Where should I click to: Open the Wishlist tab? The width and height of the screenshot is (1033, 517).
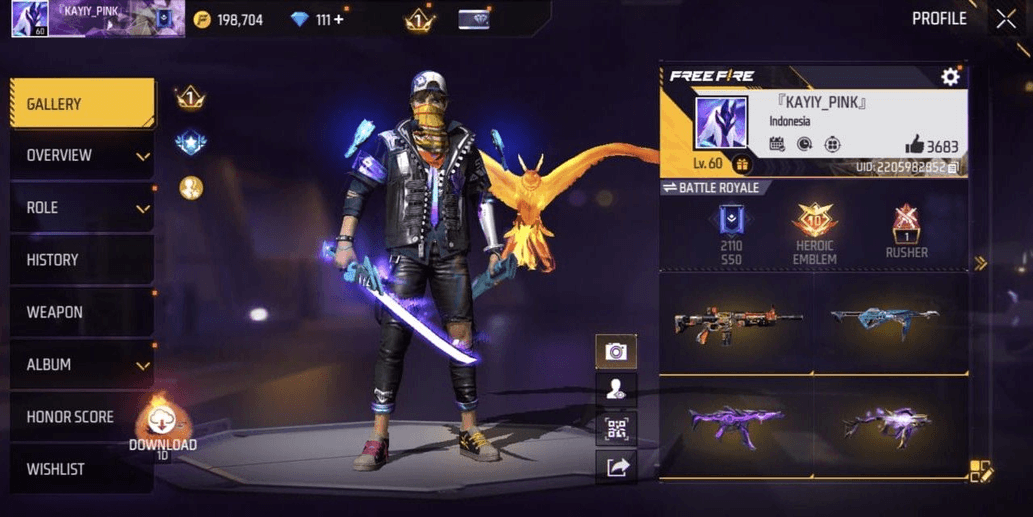pyautogui.click(x=82, y=469)
